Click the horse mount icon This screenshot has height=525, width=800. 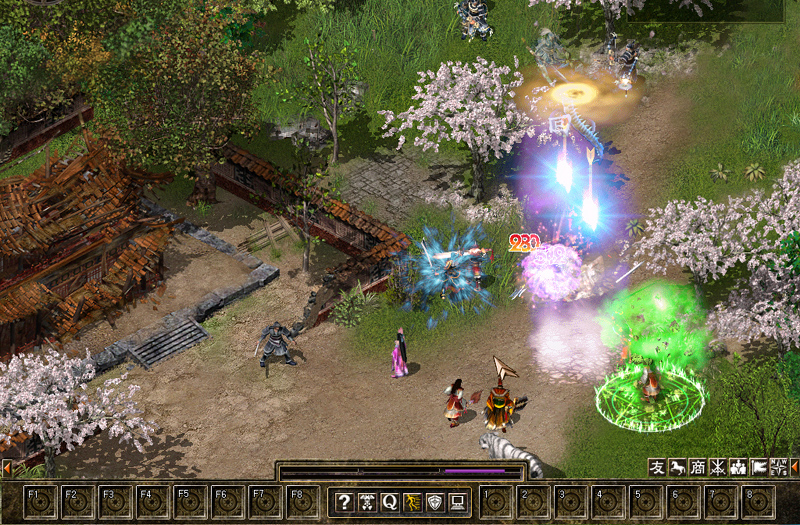(x=677, y=467)
